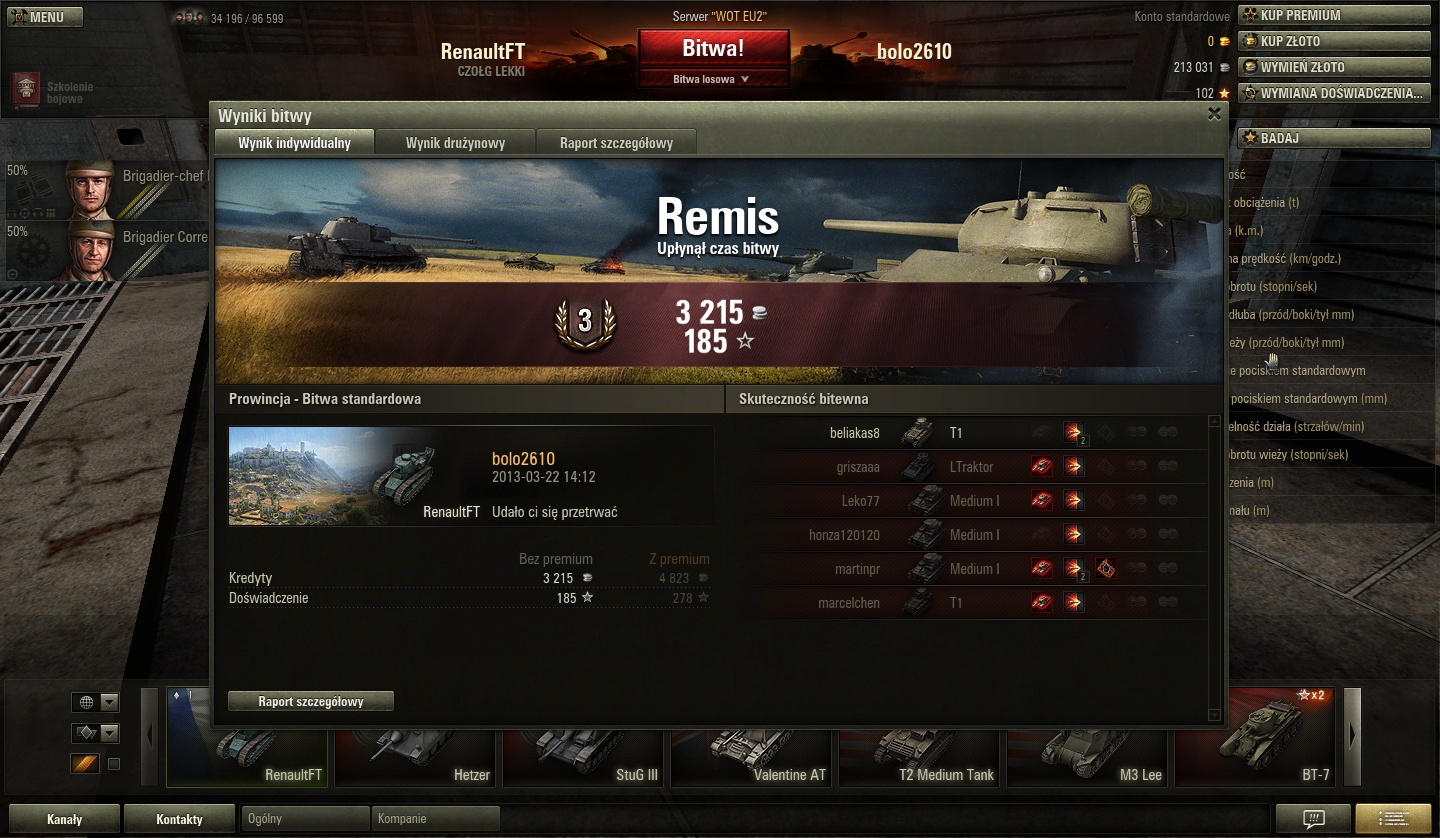The width and height of the screenshot is (1440, 838).
Task: Open the Raport szczegółowy tab
Action: (x=616, y=143)
